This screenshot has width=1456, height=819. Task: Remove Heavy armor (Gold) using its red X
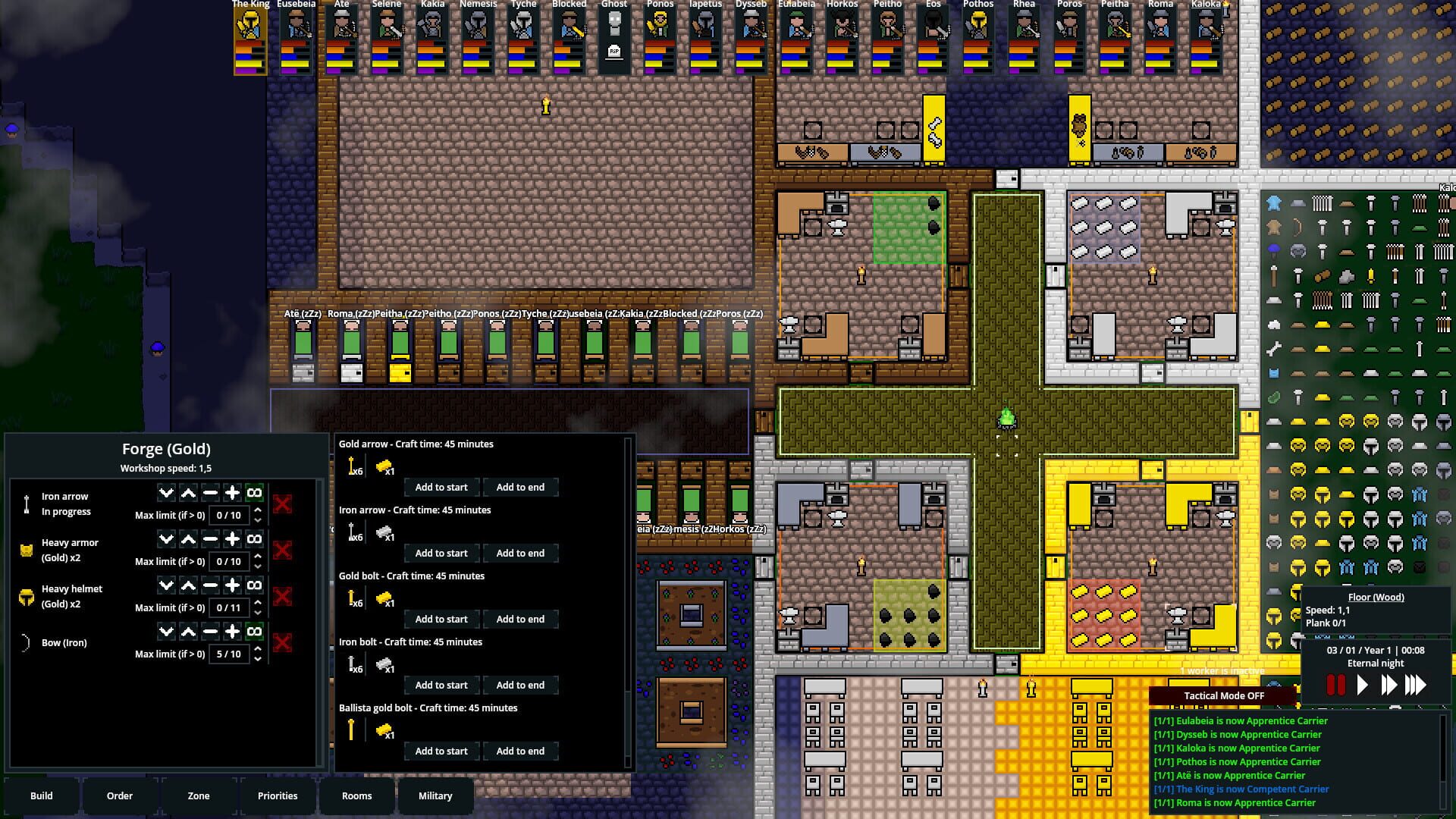(283, 551)
